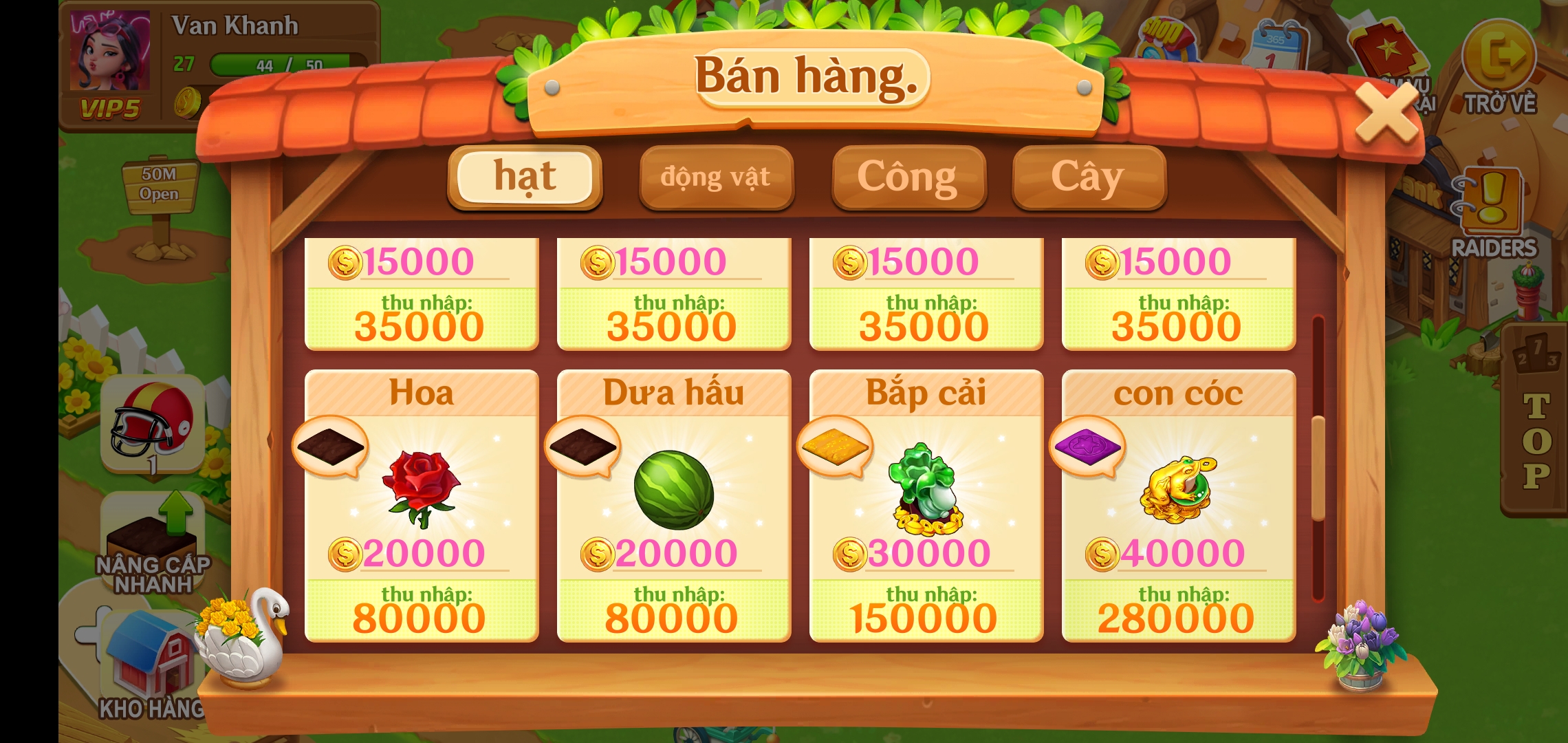1568x743 pixels.
Task: Click the shop list scrollbar handle
Action: click(x=1318, y=468)
